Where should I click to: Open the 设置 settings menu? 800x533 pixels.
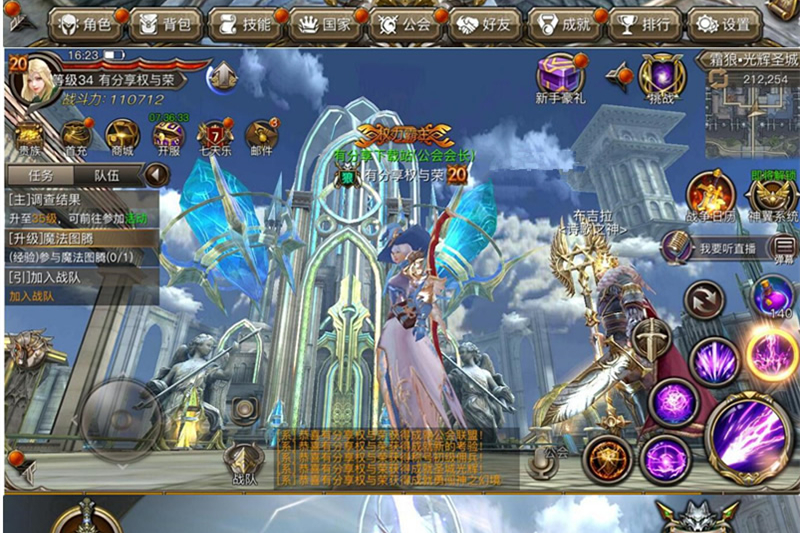pos(723,24)
